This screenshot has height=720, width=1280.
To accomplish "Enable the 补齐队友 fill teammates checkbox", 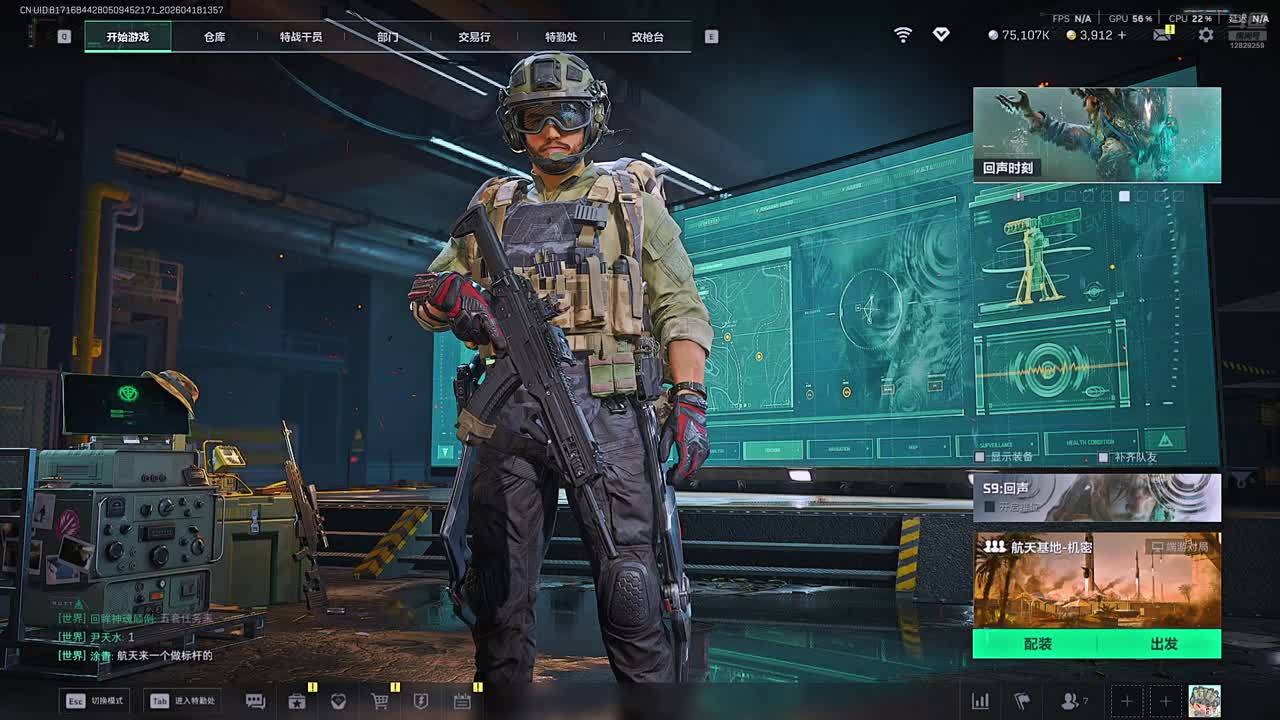I will [x=1103, y=457].
